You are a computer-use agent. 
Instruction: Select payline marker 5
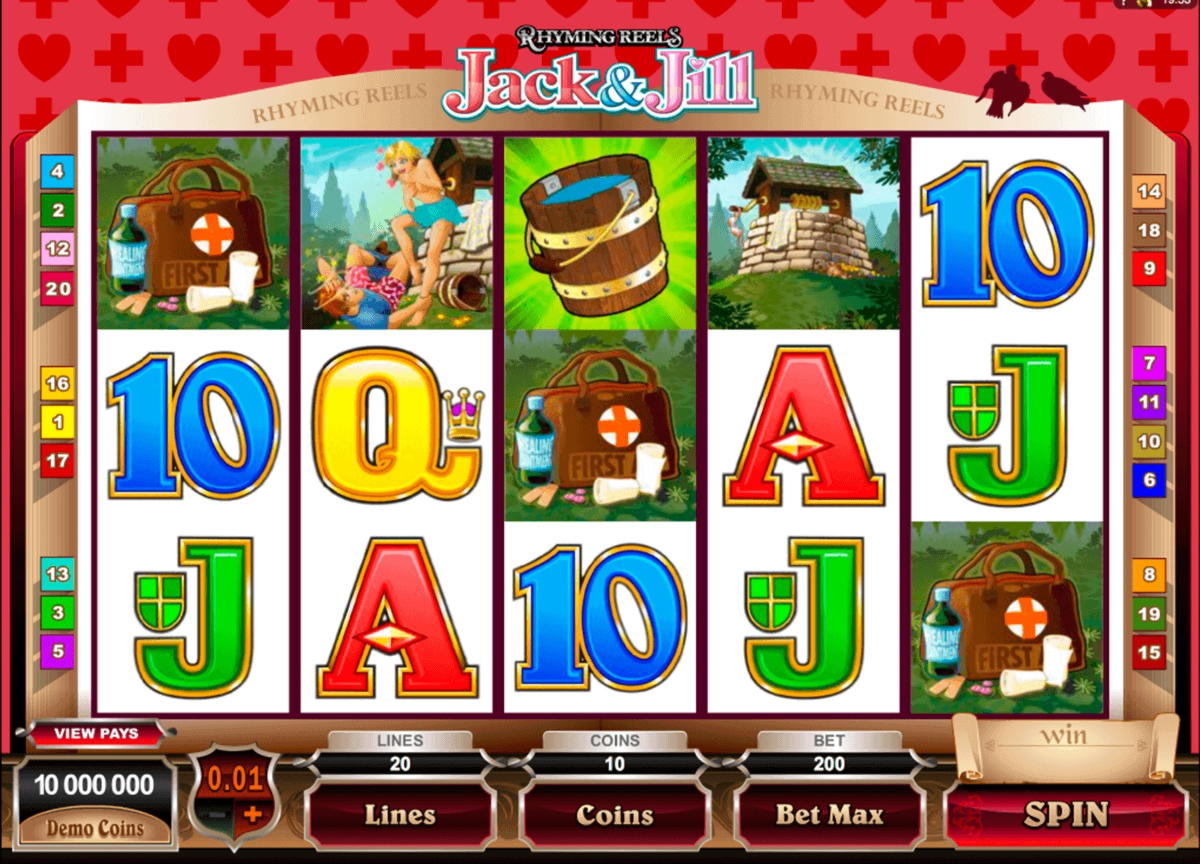[x=57, y=652]
